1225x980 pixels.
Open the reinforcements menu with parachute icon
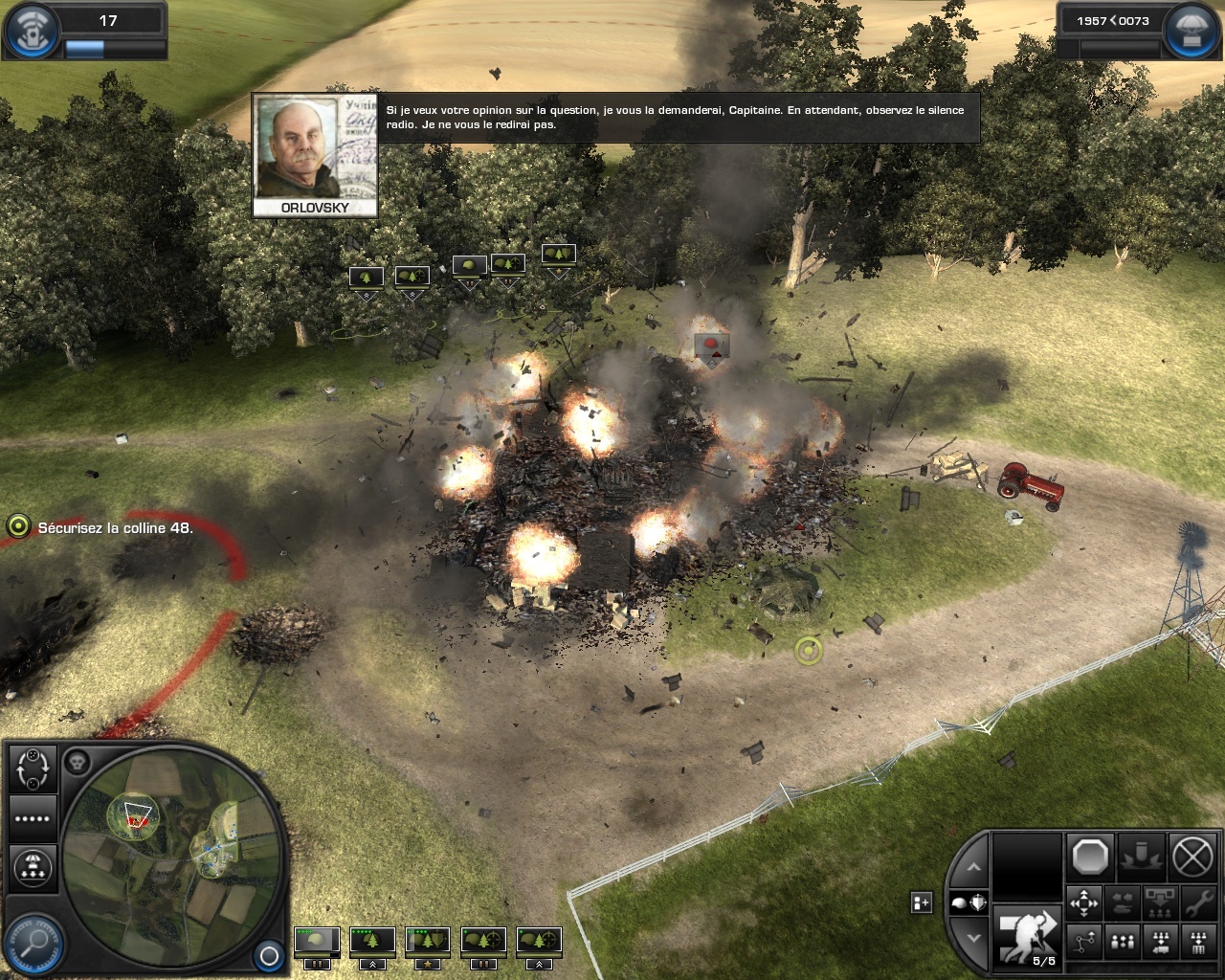coord(1190,30)
